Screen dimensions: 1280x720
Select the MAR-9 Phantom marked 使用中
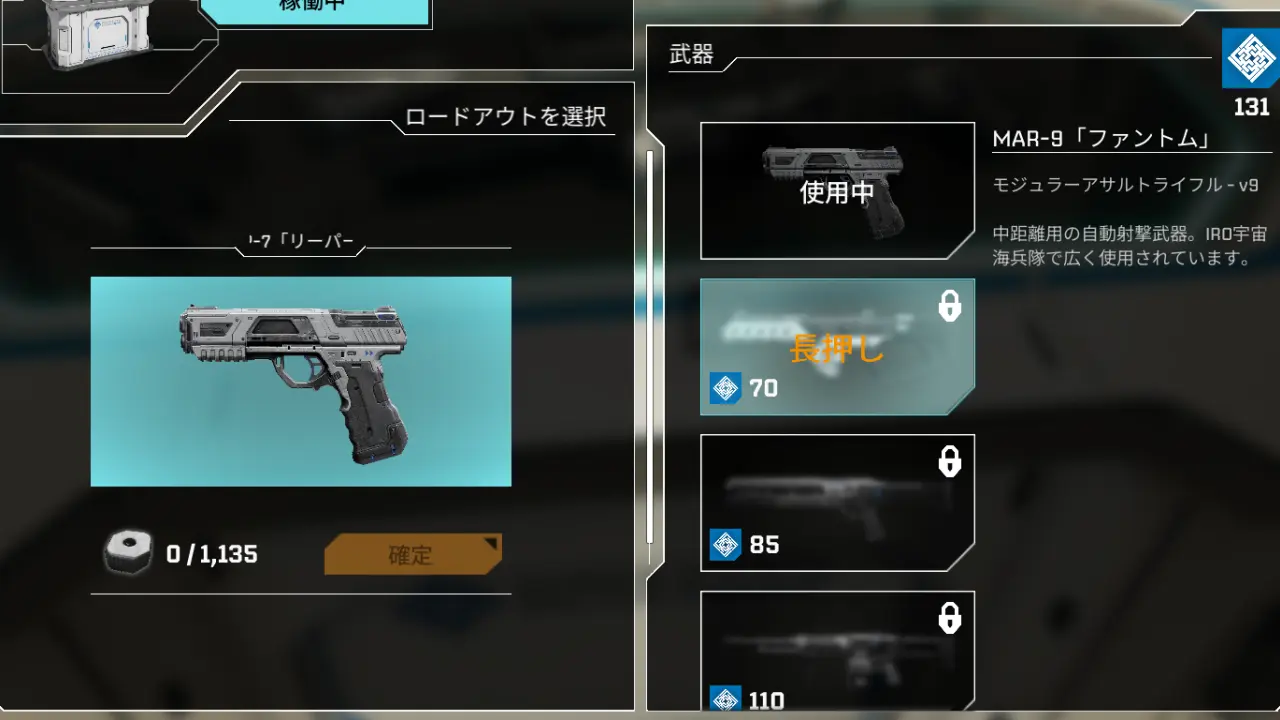[x=837, y=190]
